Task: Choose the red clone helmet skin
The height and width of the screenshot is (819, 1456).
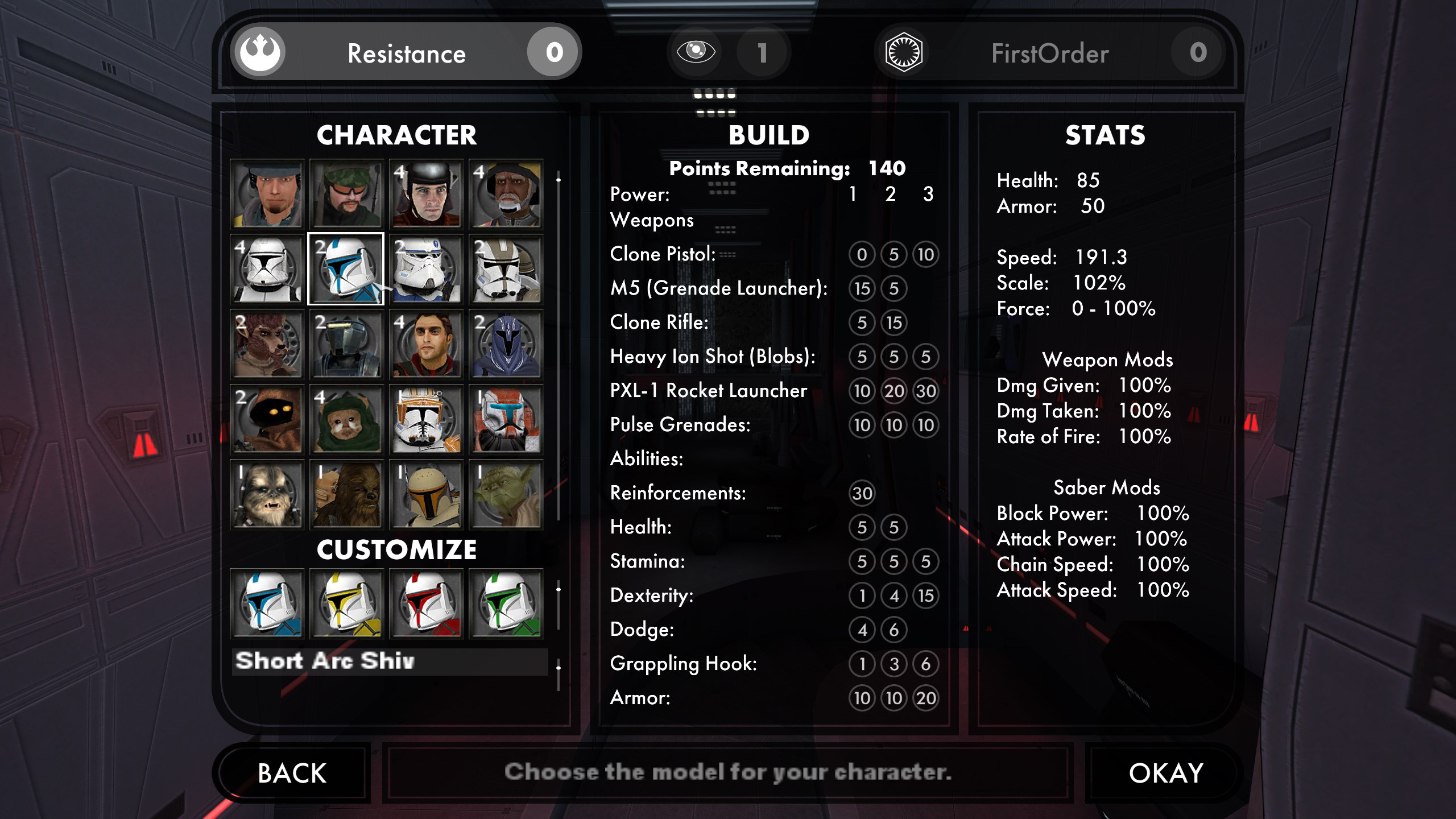Action: pos(426,604)
